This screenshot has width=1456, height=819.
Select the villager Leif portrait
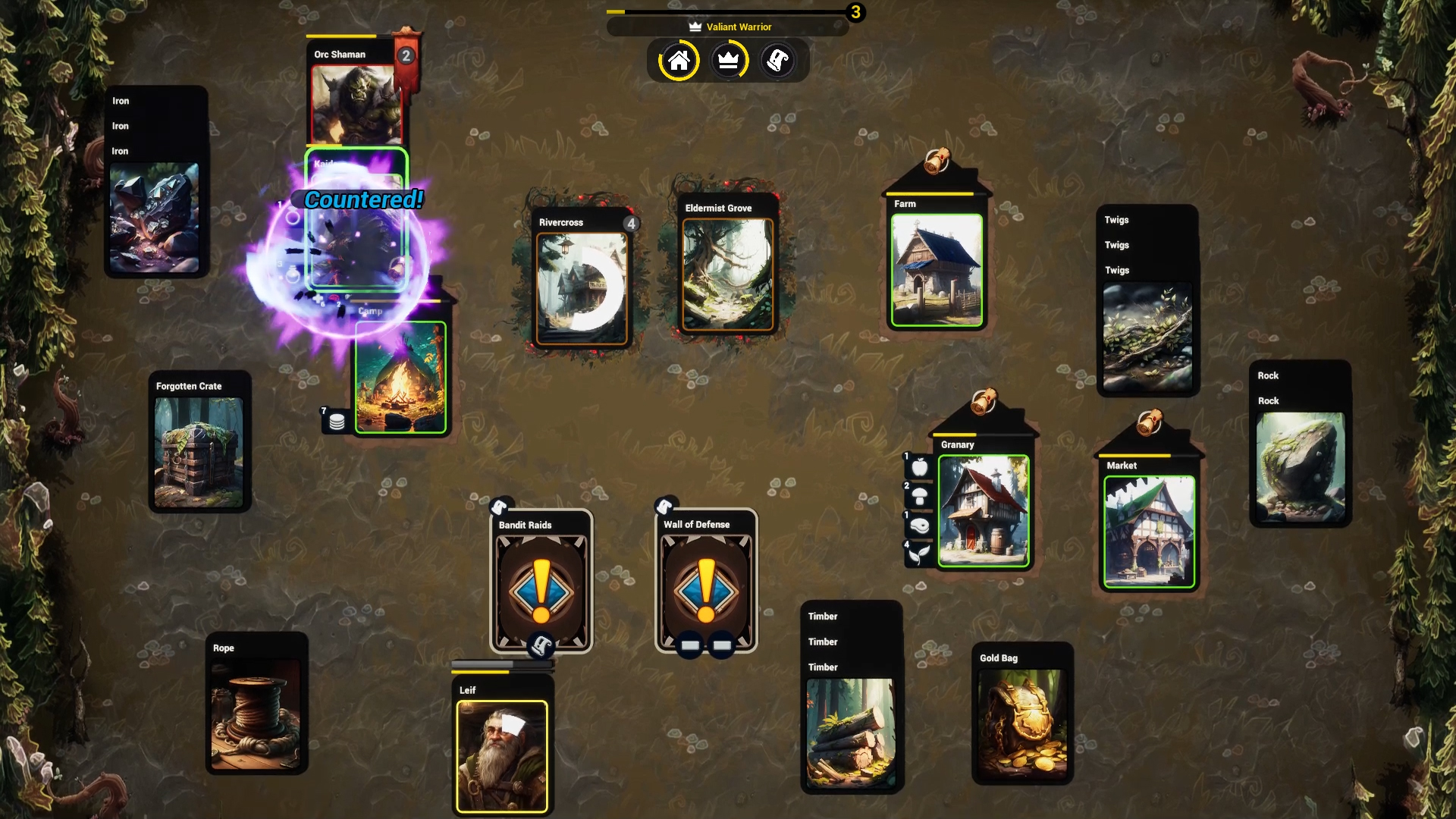(501, 755)
